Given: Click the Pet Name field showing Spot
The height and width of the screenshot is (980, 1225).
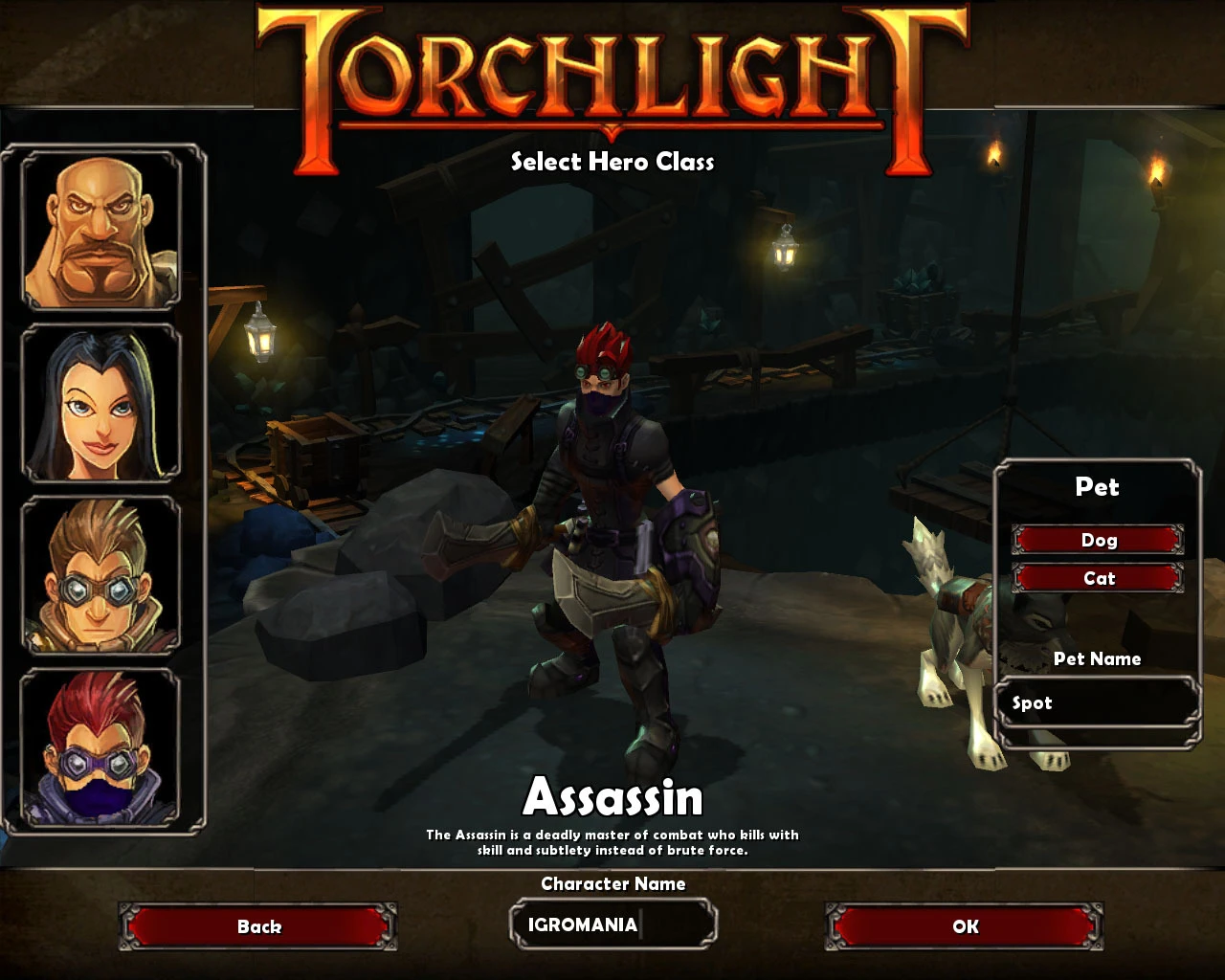Looking at the screenshot, I should [1097, 702].
